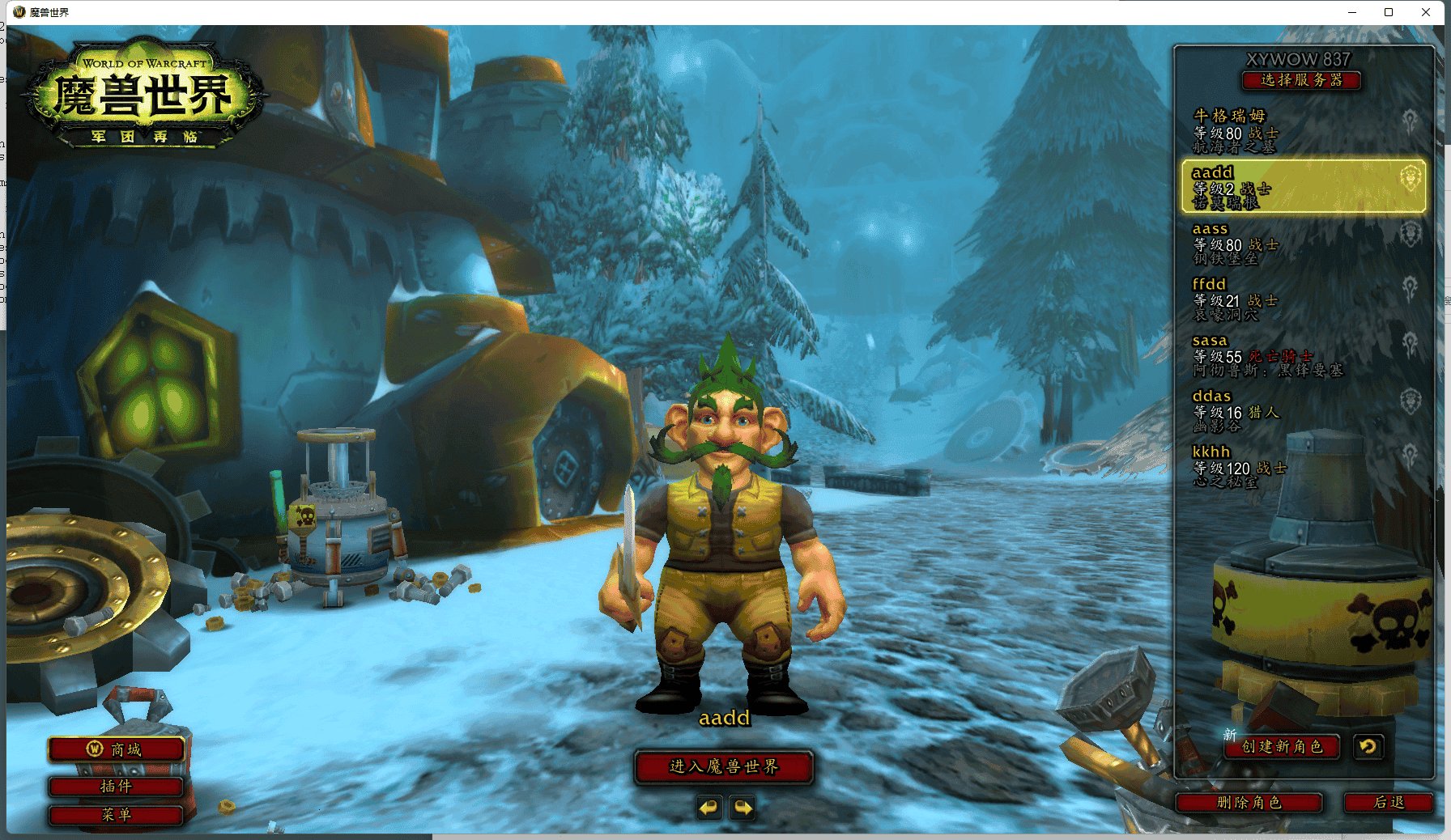
Task: Click the undelete arrow beside 创建新角色
Action: tap(1368, 747)
